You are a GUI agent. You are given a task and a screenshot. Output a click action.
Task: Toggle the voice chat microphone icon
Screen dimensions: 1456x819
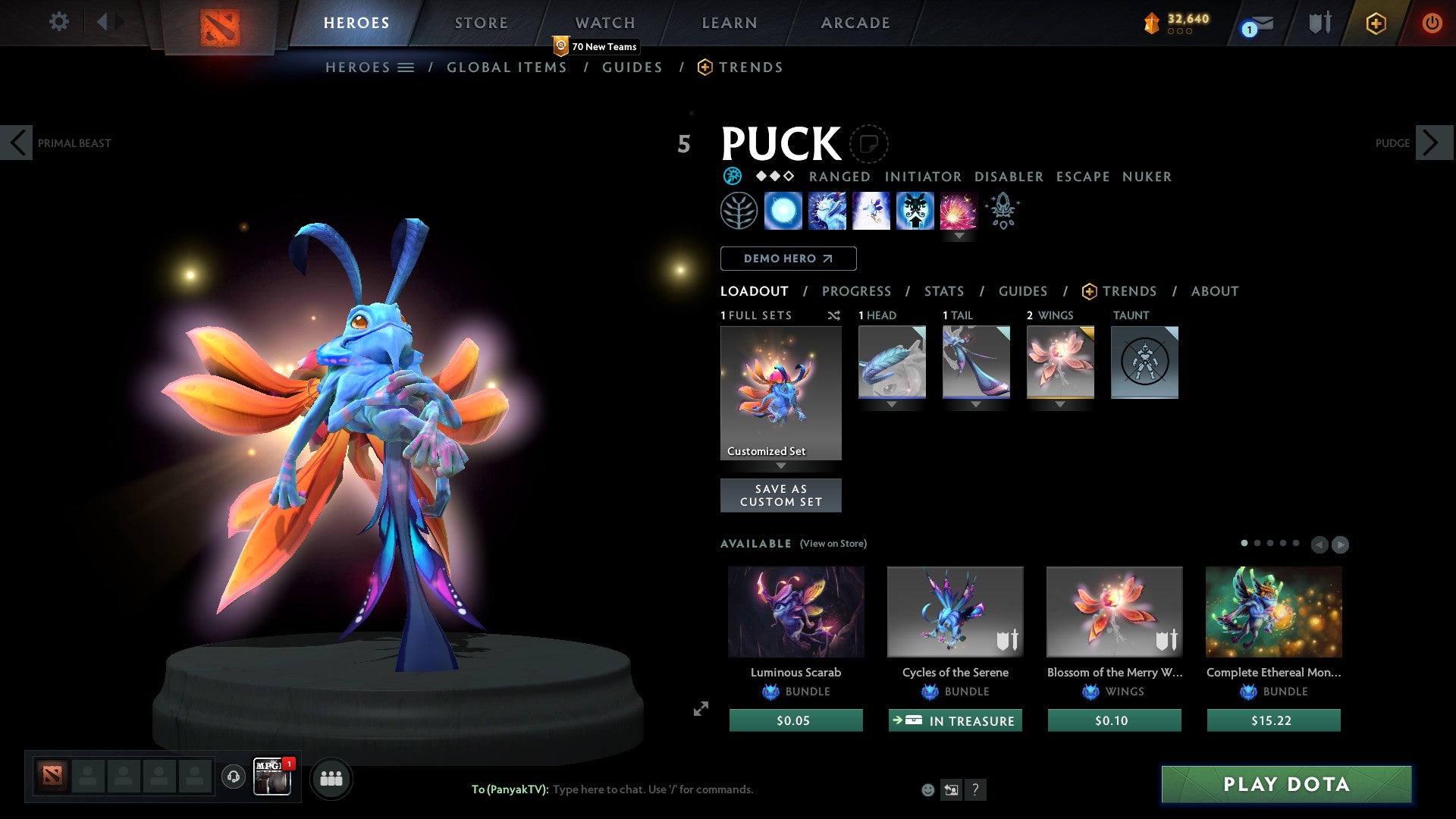coord(233,778)
